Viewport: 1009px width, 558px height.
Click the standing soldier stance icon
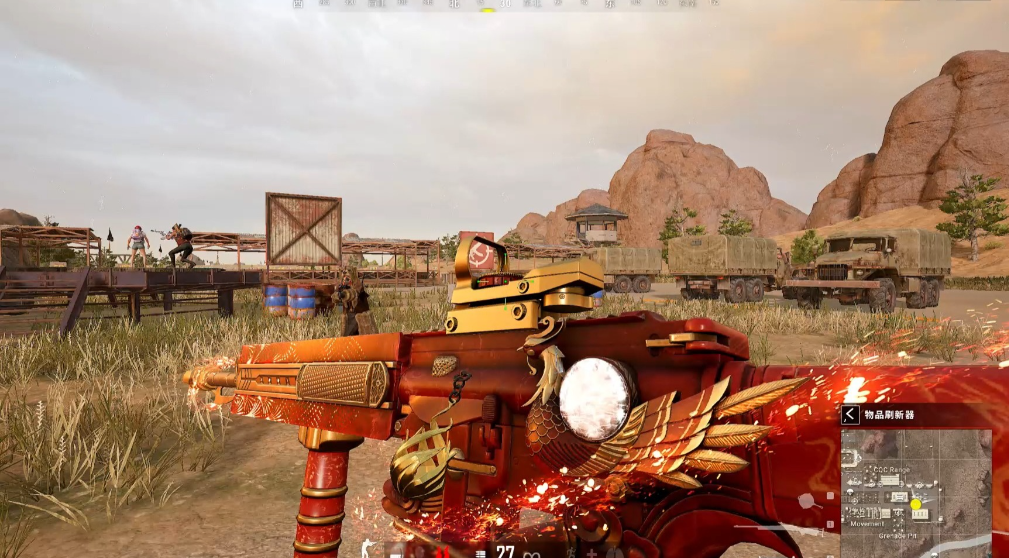(x=367, y=550)
